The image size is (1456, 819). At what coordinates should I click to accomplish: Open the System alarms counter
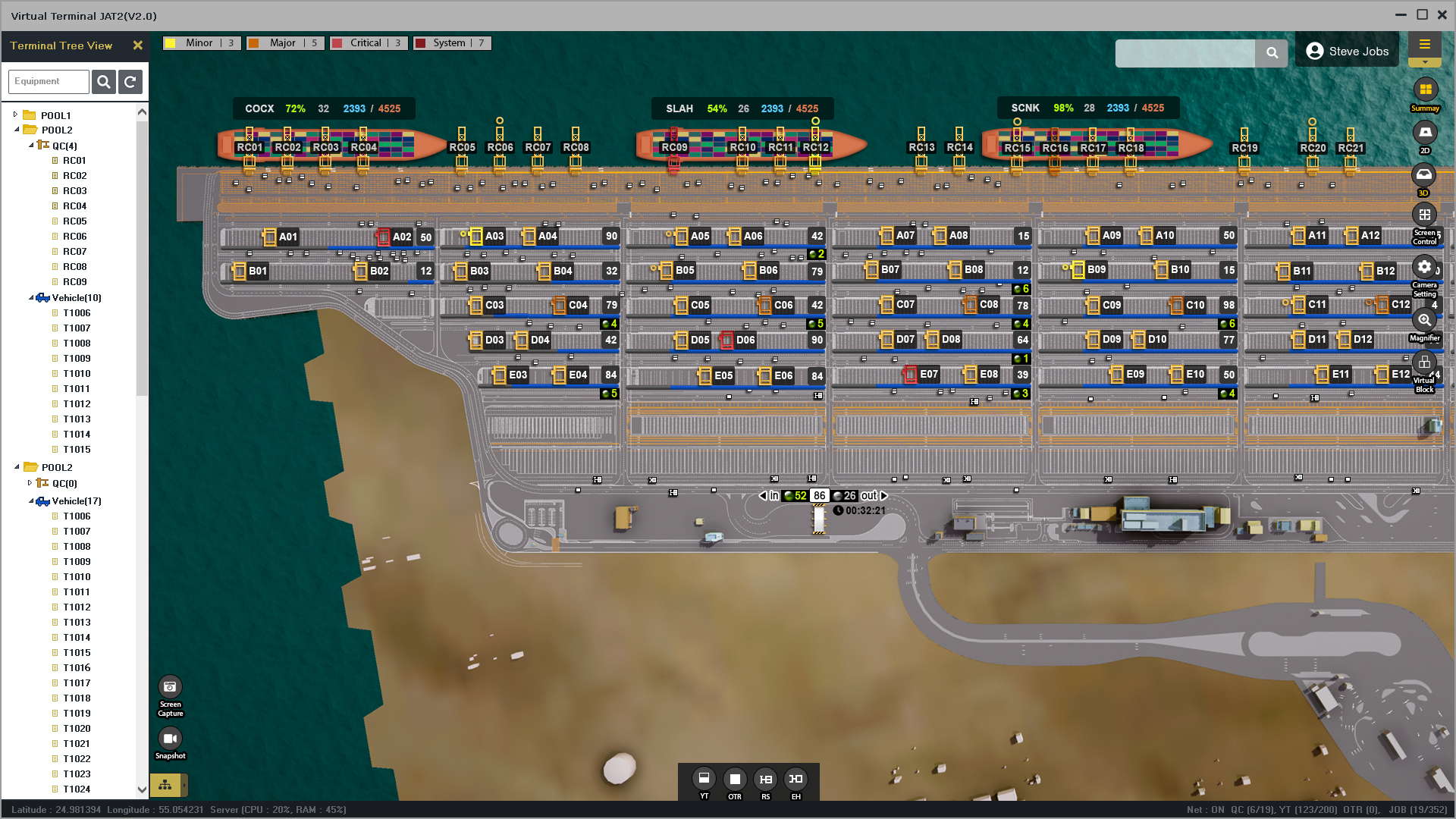[x=451, y=43]
